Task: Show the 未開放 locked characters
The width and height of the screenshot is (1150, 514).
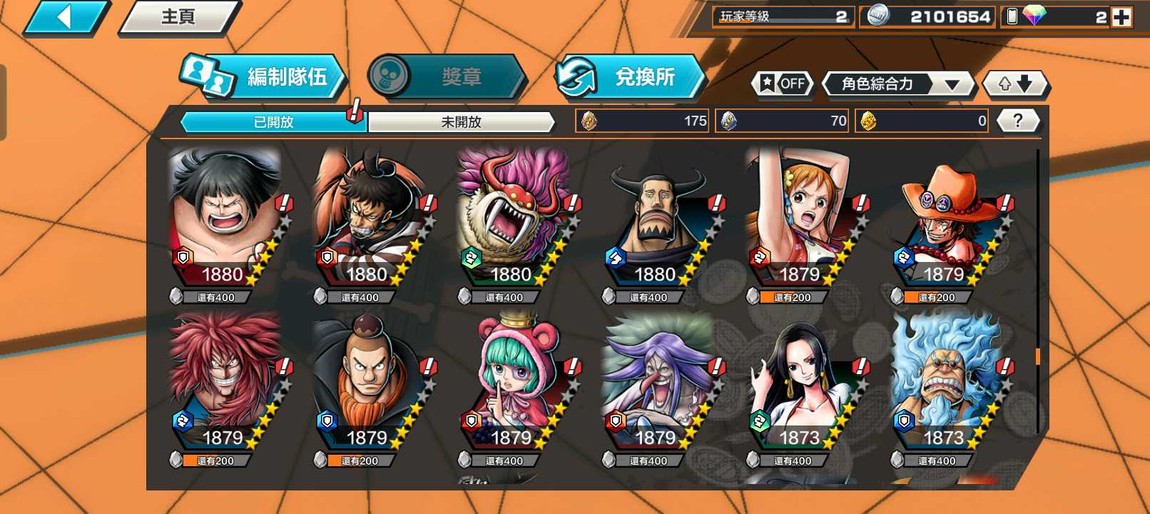Action: 461,122
